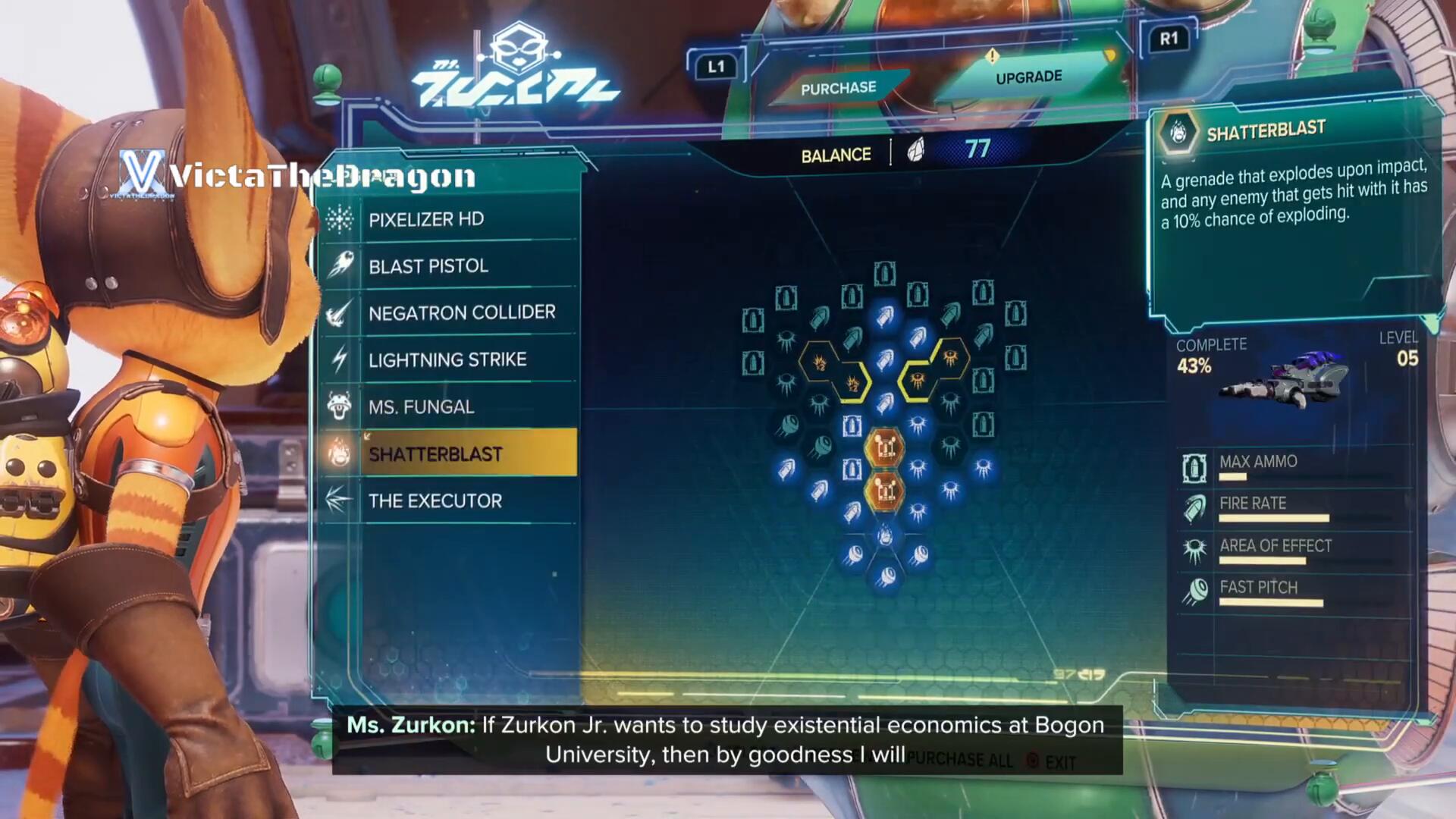1456x819 pixels.
Task: Select the top max ammo upgrade hex
Action: [884, 273]
